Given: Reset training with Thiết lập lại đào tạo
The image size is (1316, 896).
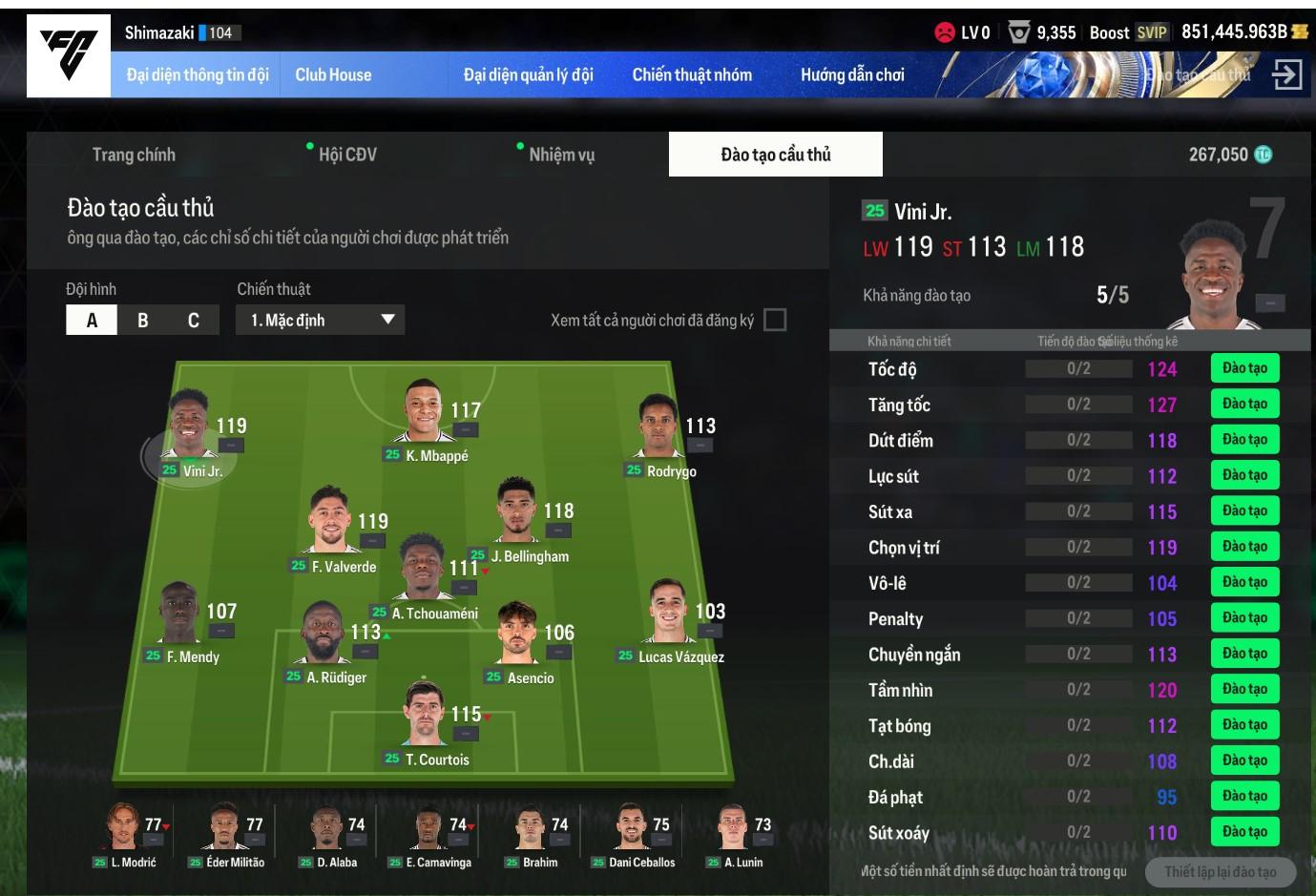Looking at the screenshot, I should tap(1220, 871).
